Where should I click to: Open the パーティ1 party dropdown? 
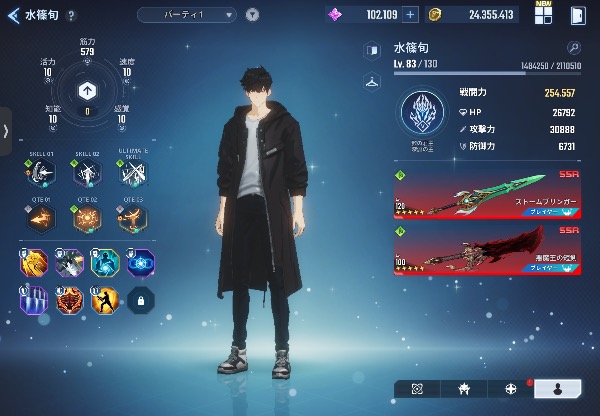point(187,15)
